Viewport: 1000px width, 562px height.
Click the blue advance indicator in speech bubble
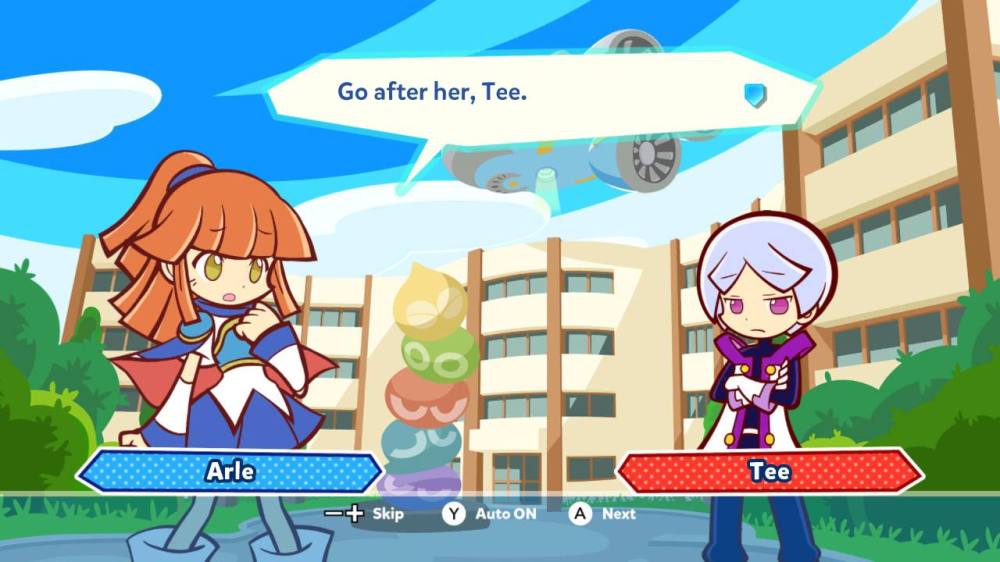point(755,94)
